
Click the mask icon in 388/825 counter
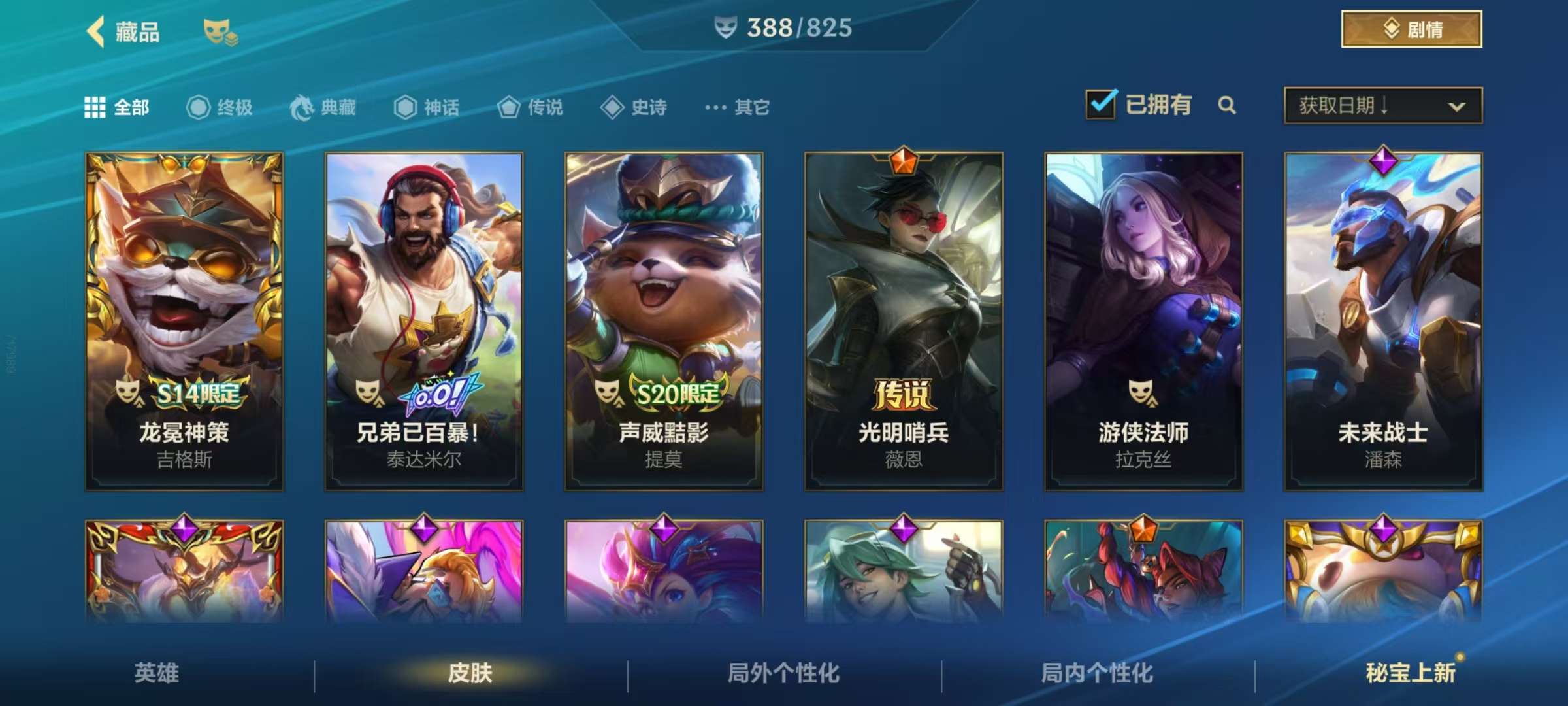pyautogui.click(x=727, y=29)
